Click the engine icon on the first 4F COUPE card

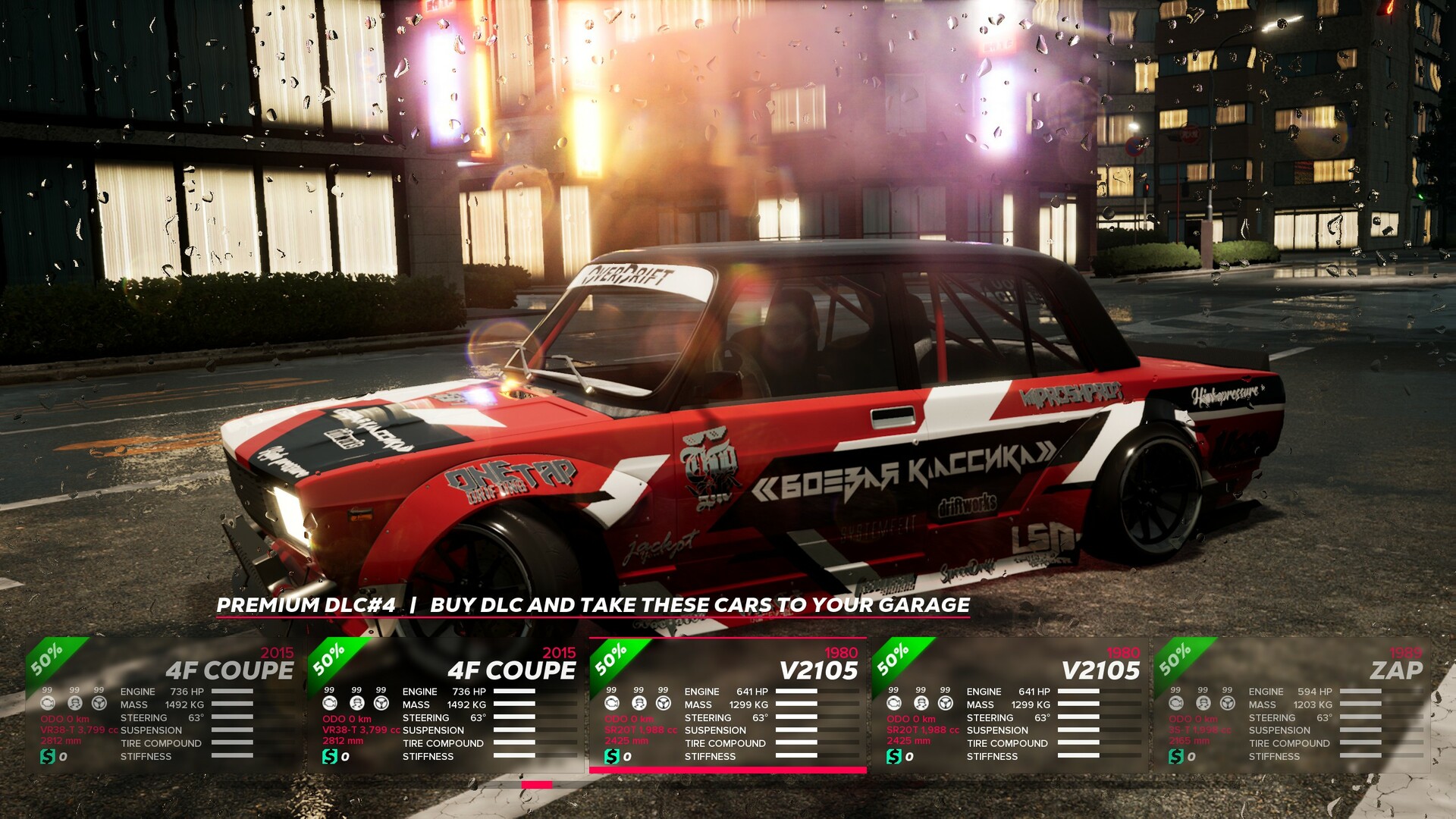[48, 704]
